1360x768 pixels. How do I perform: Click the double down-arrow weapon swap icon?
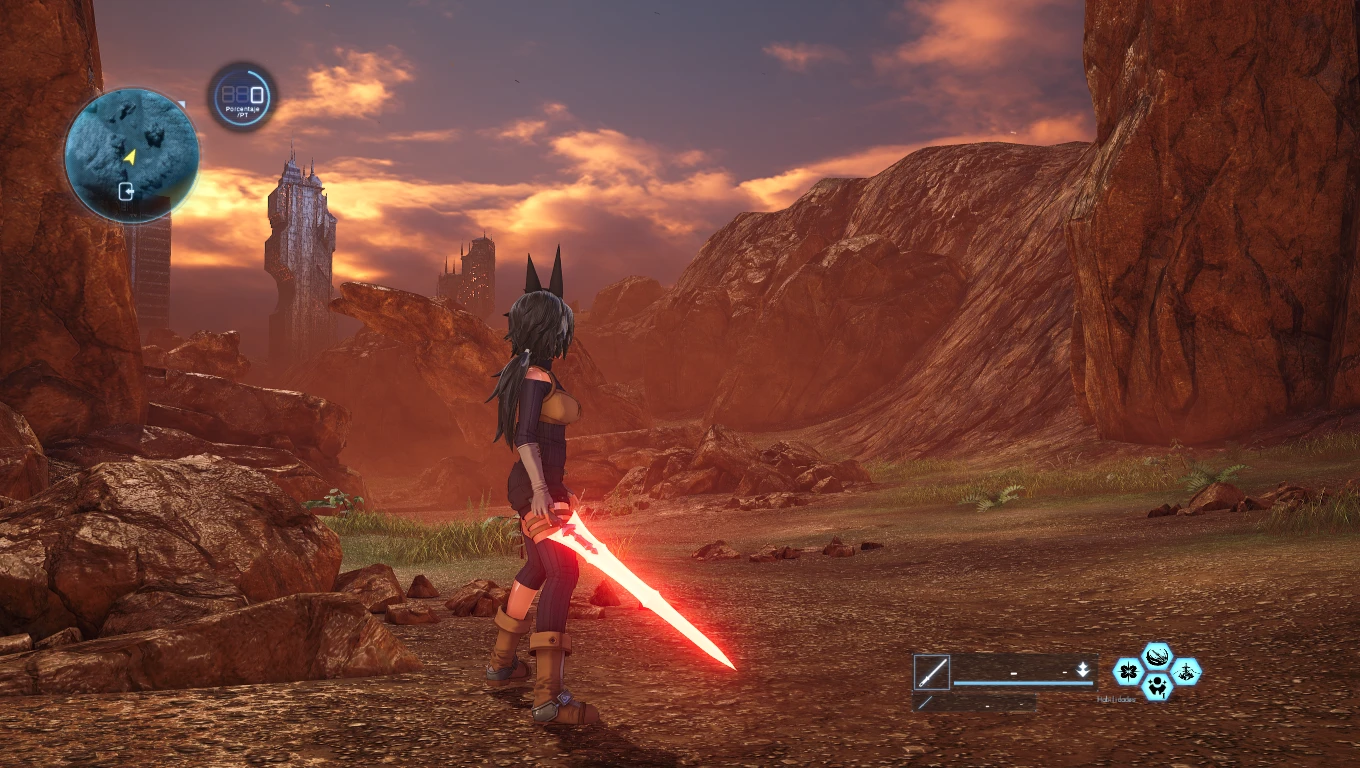coord(1083,670)
